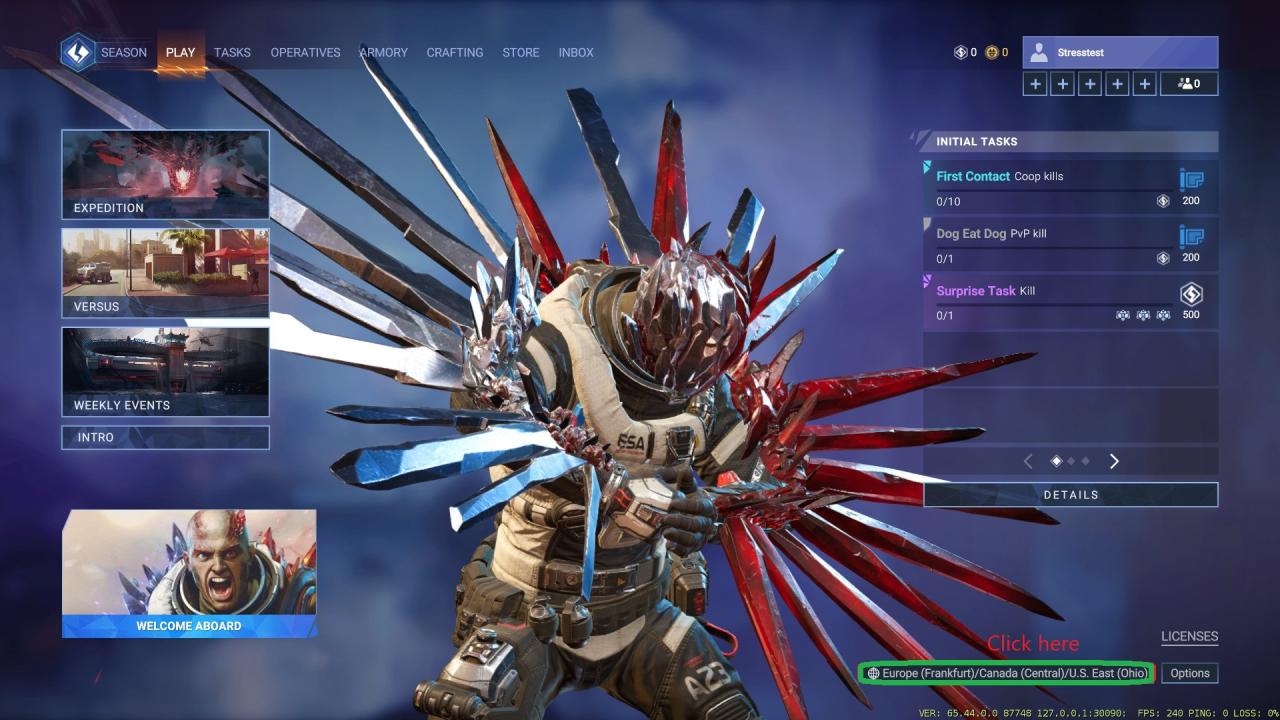The height and width of the screenshot is (720, 1280).
Task: Open the friends list icon button
Action: pyautogui.click(x=1189, y=84)
